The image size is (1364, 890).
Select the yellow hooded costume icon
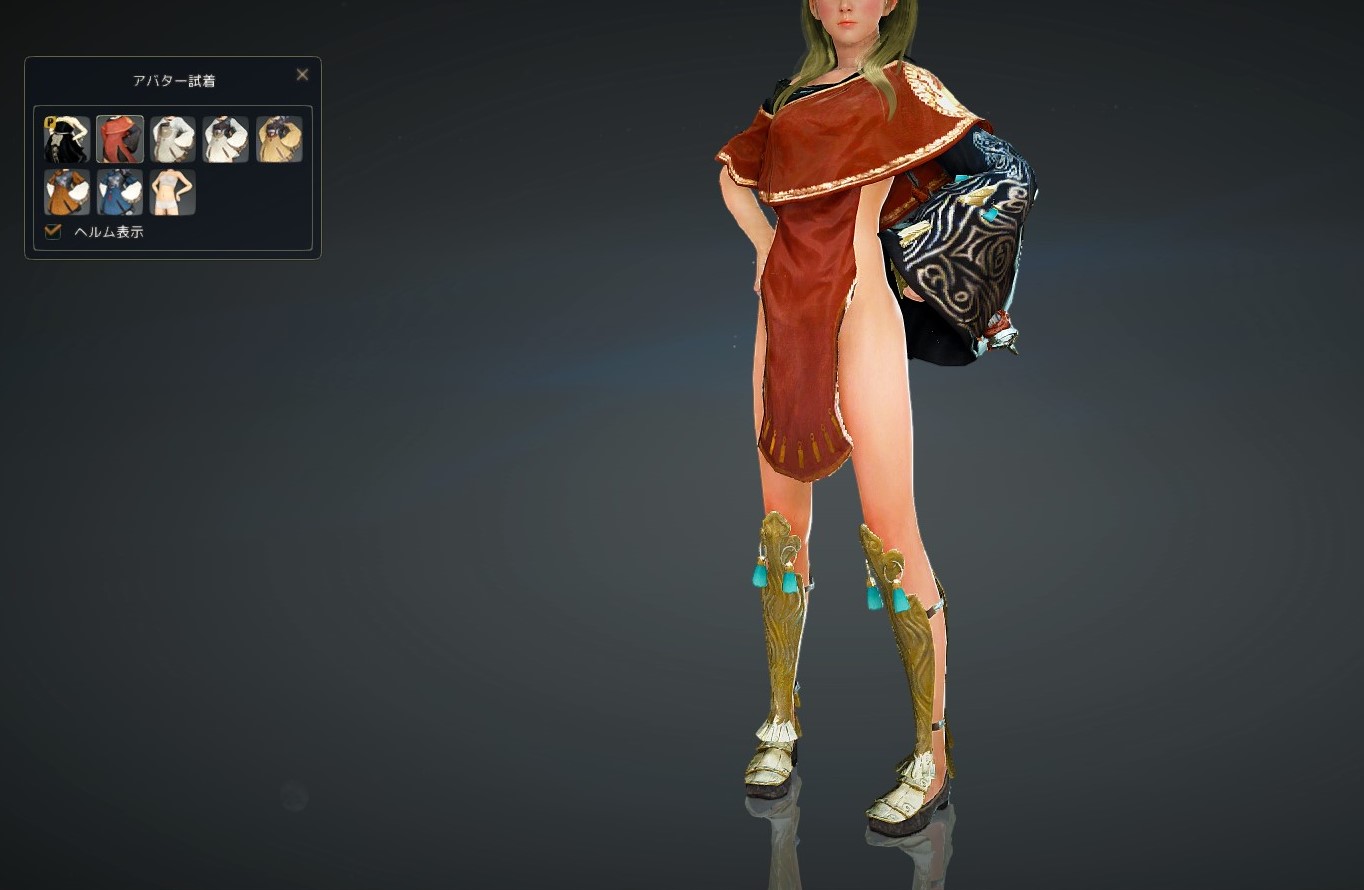point(278,138)
